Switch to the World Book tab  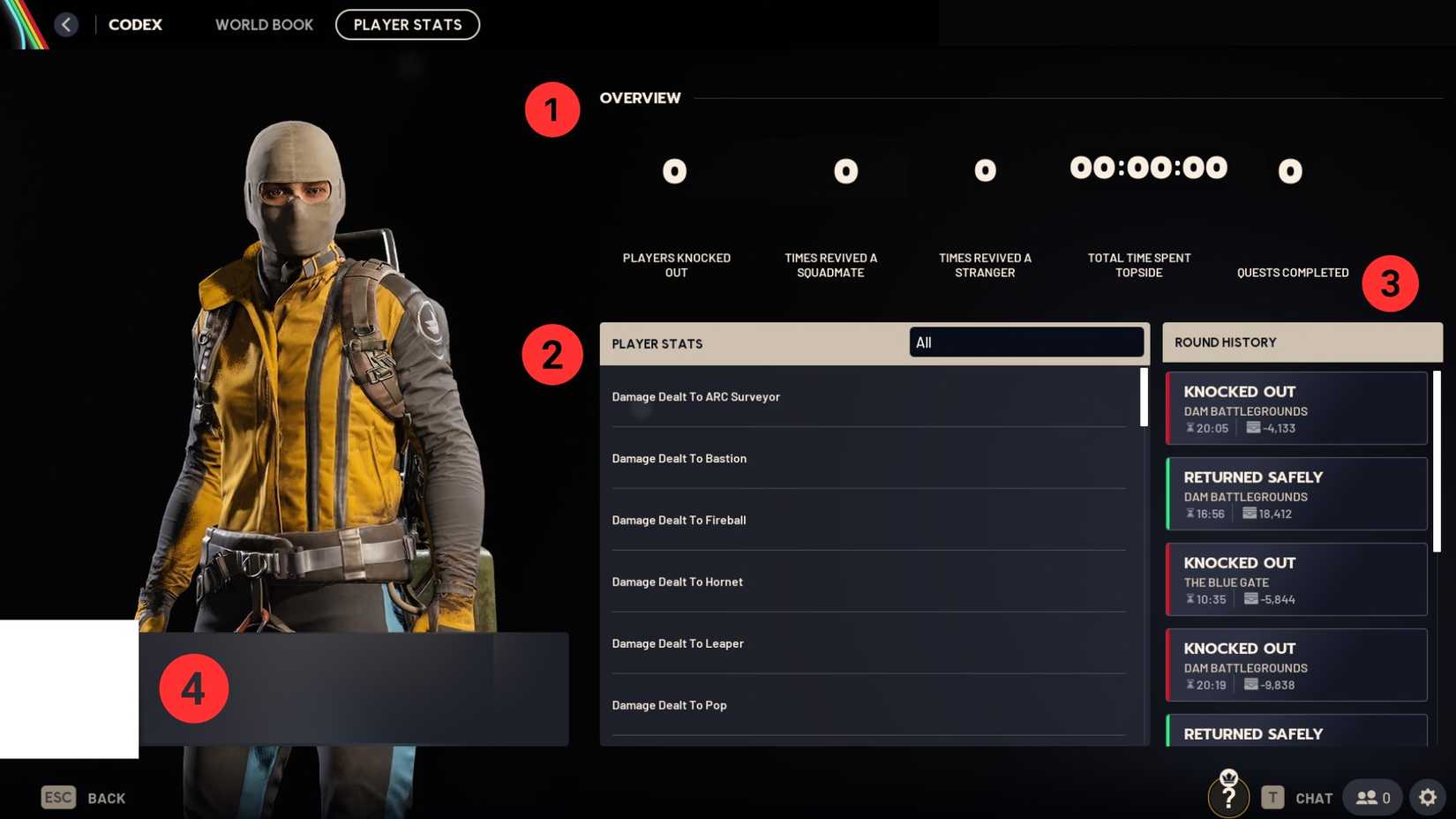263,25
